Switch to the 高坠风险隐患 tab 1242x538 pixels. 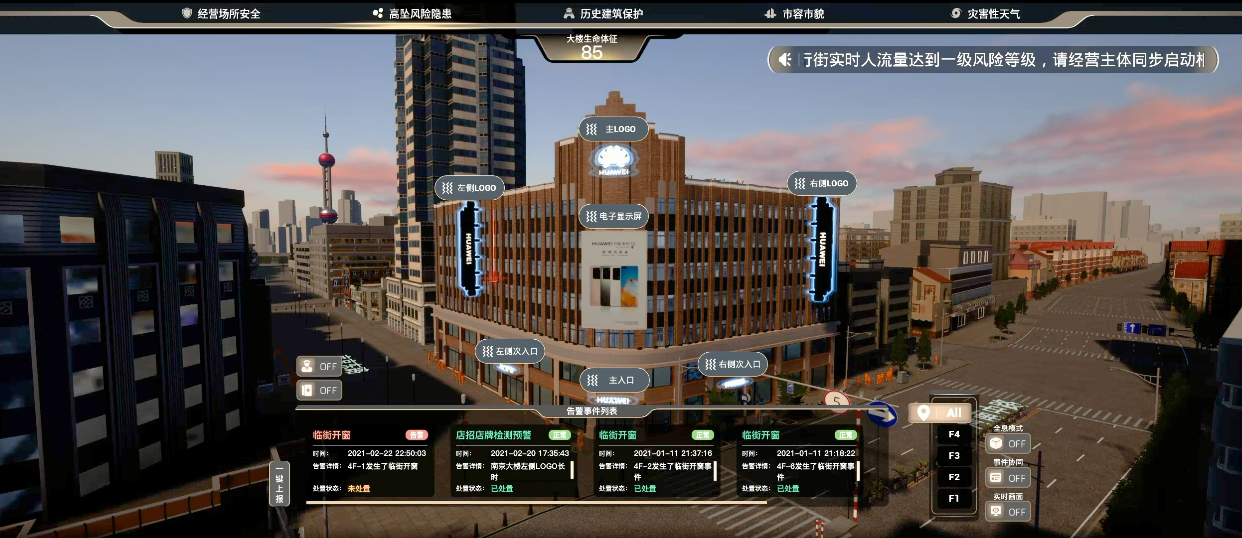[x=412, y=14]
